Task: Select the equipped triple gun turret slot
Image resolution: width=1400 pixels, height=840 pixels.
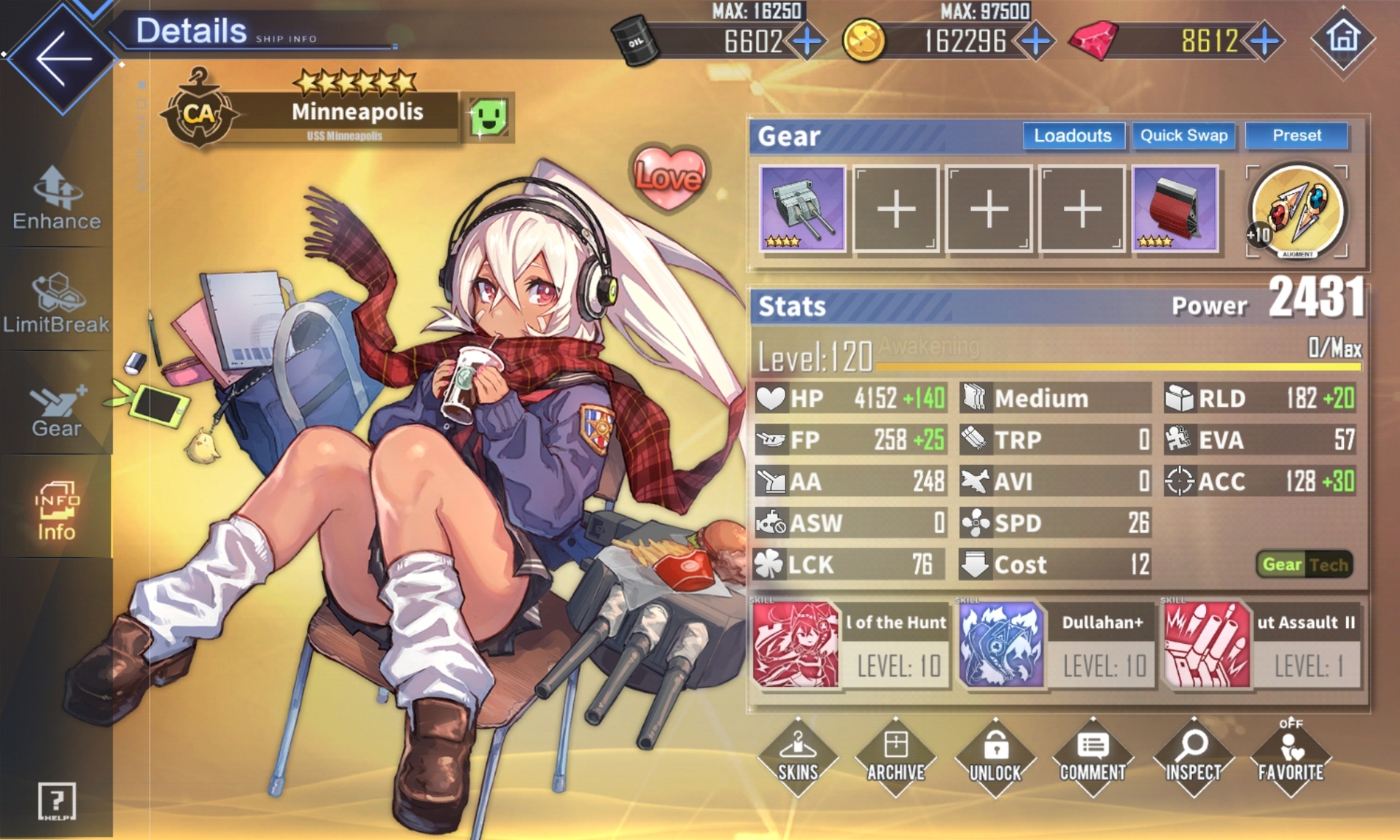Action: (802, 209)
